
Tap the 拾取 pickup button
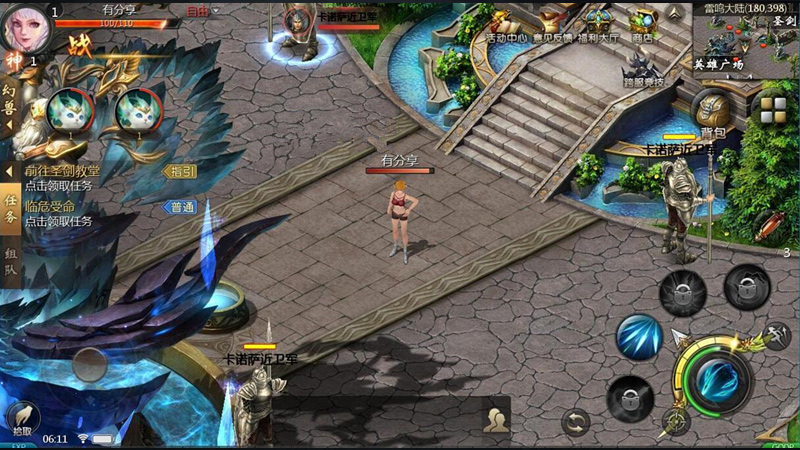click(21, 417)
